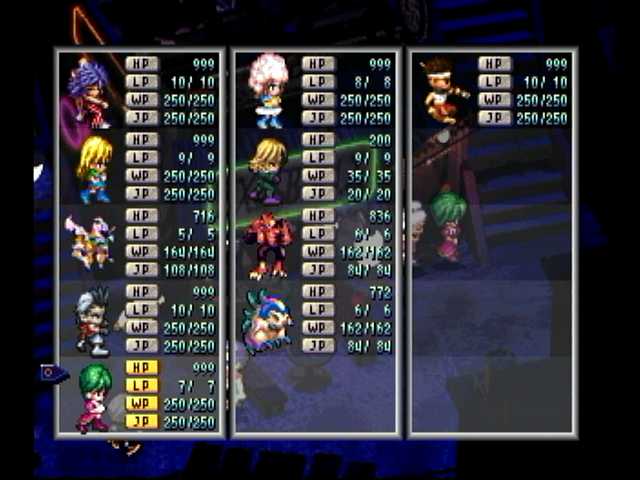Pick the red beast with 836 HP
This screenshot has height=480, width=640.
pos(268,244)
